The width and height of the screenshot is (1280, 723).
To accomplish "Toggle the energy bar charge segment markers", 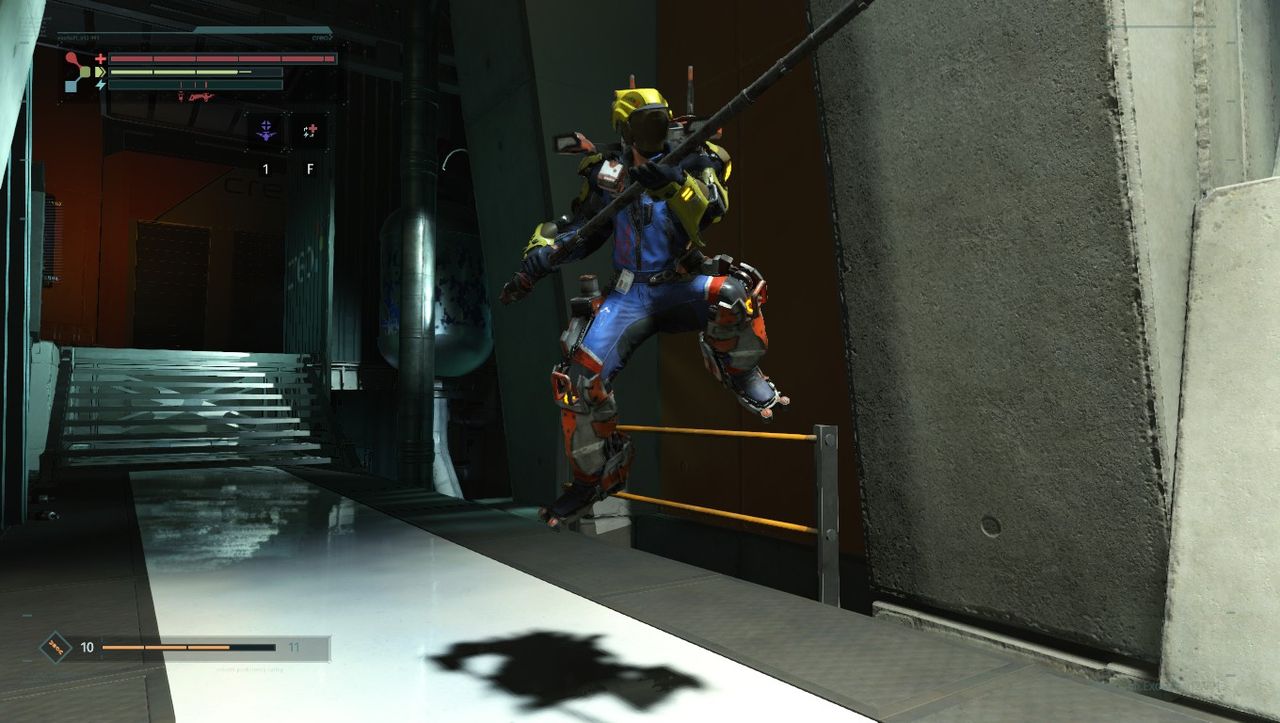I will (x=194, y=84).
